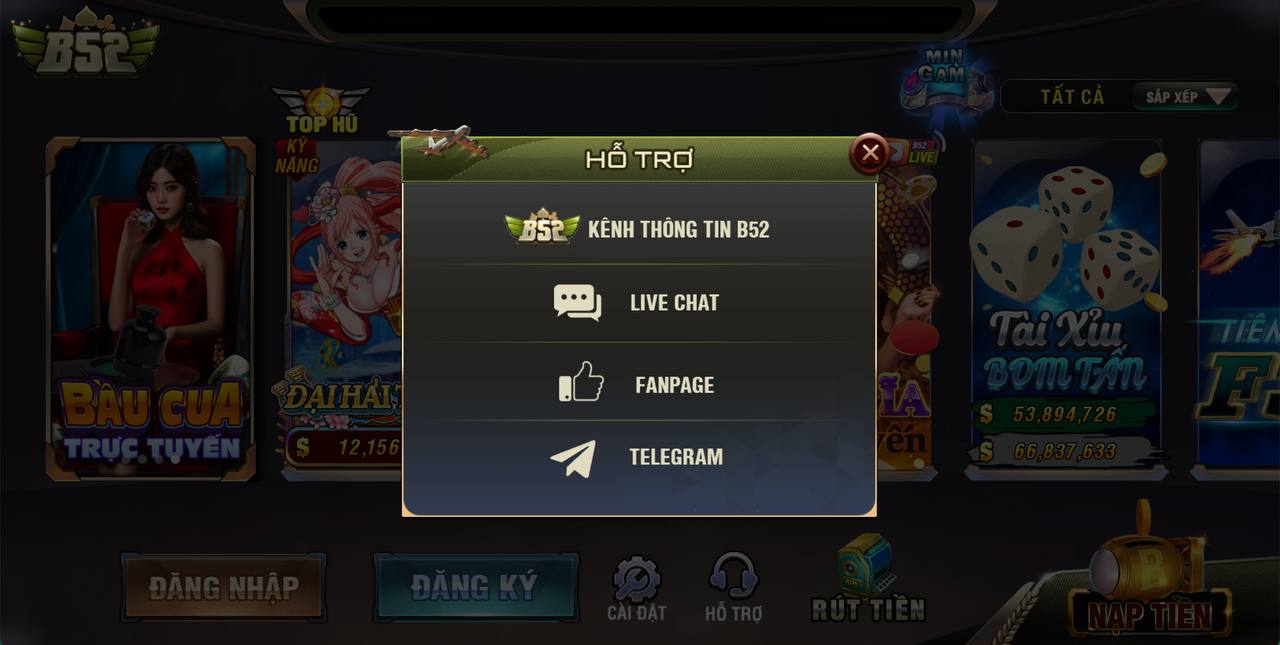This screenshot has width=1280, height=645.
Task: Open the Sắp Xếp sort dropdown
Action: tap(1186, 97)
